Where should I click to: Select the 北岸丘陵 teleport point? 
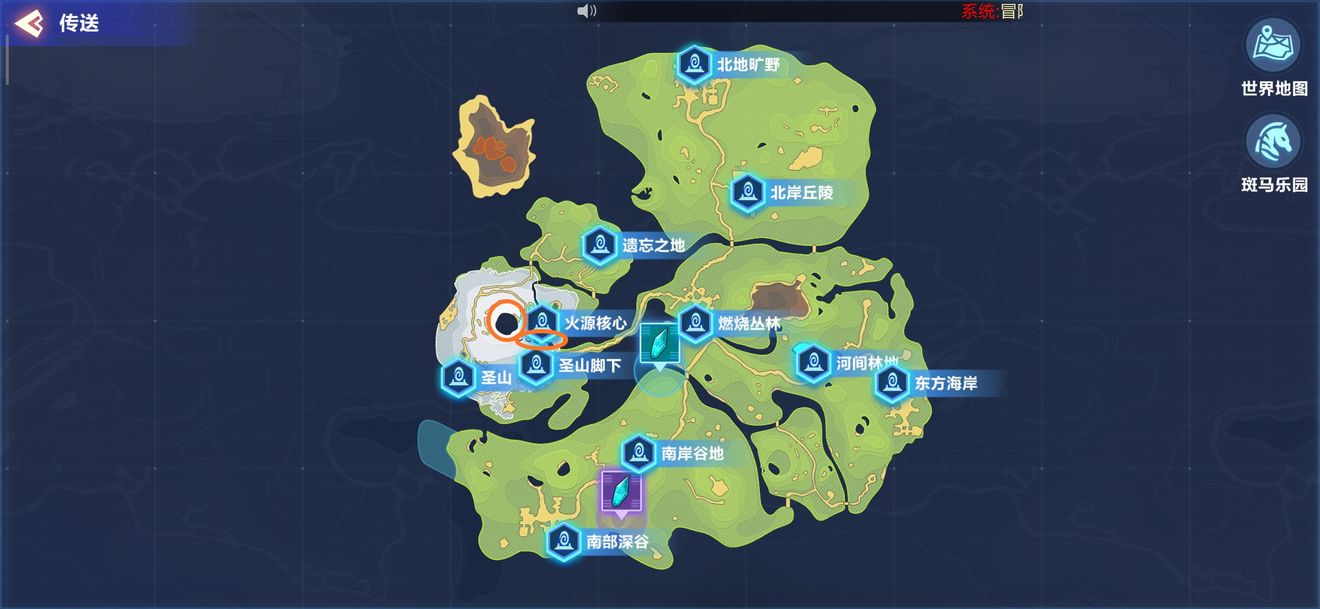tap(748, 192)
